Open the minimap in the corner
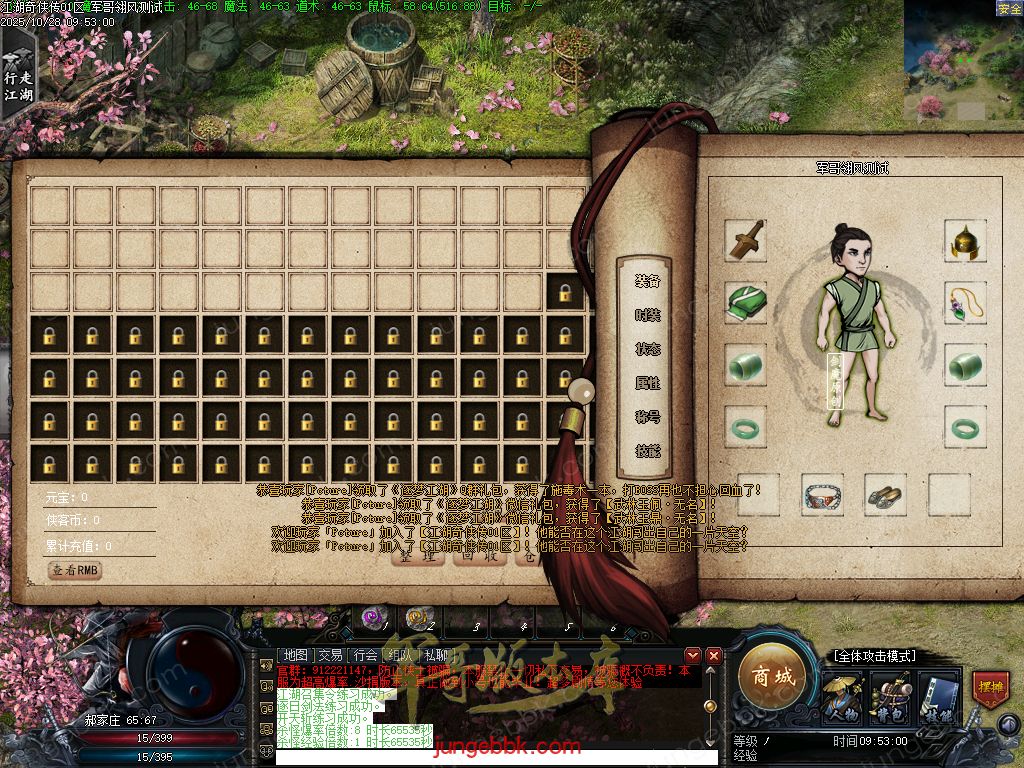 (x=962, y=62)
